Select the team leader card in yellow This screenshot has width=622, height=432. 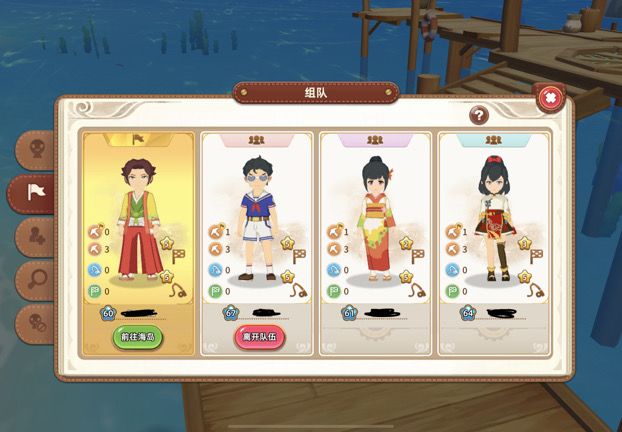coord(138,230)
